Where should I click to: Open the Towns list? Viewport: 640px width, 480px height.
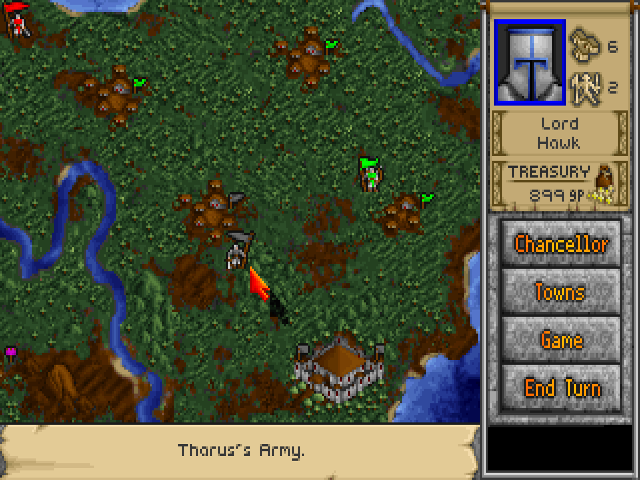560,292
